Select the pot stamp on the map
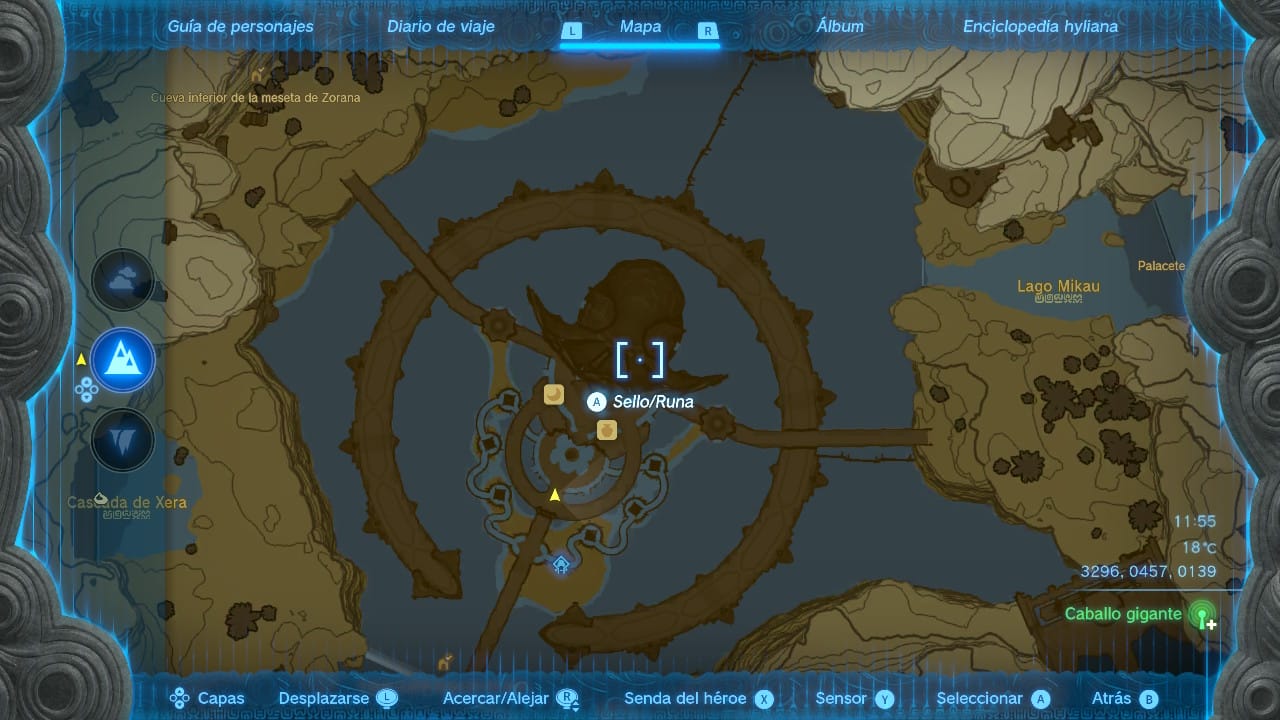Viewport: 1280px width, 720px height. [607, 430]
